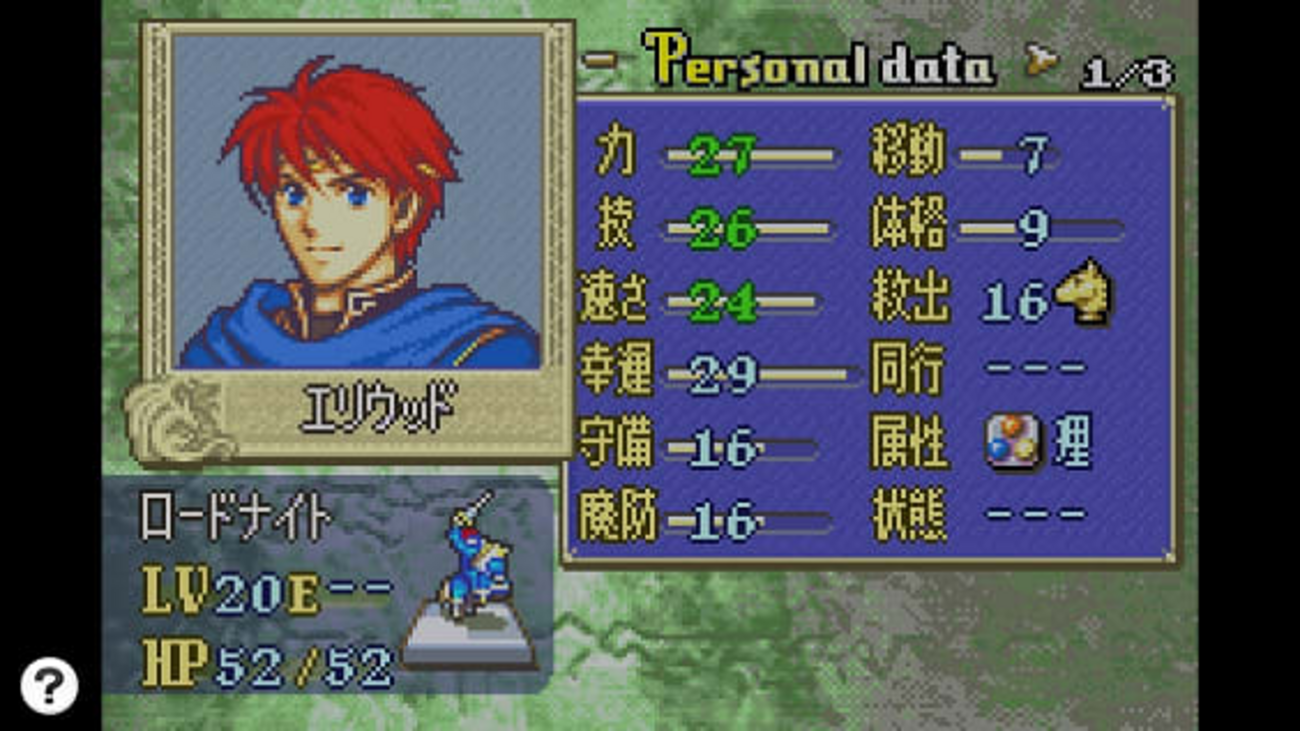The height and width of the screenshot is (731, 1300).
Task: Open the question mark help button
Action: [49, 685]
